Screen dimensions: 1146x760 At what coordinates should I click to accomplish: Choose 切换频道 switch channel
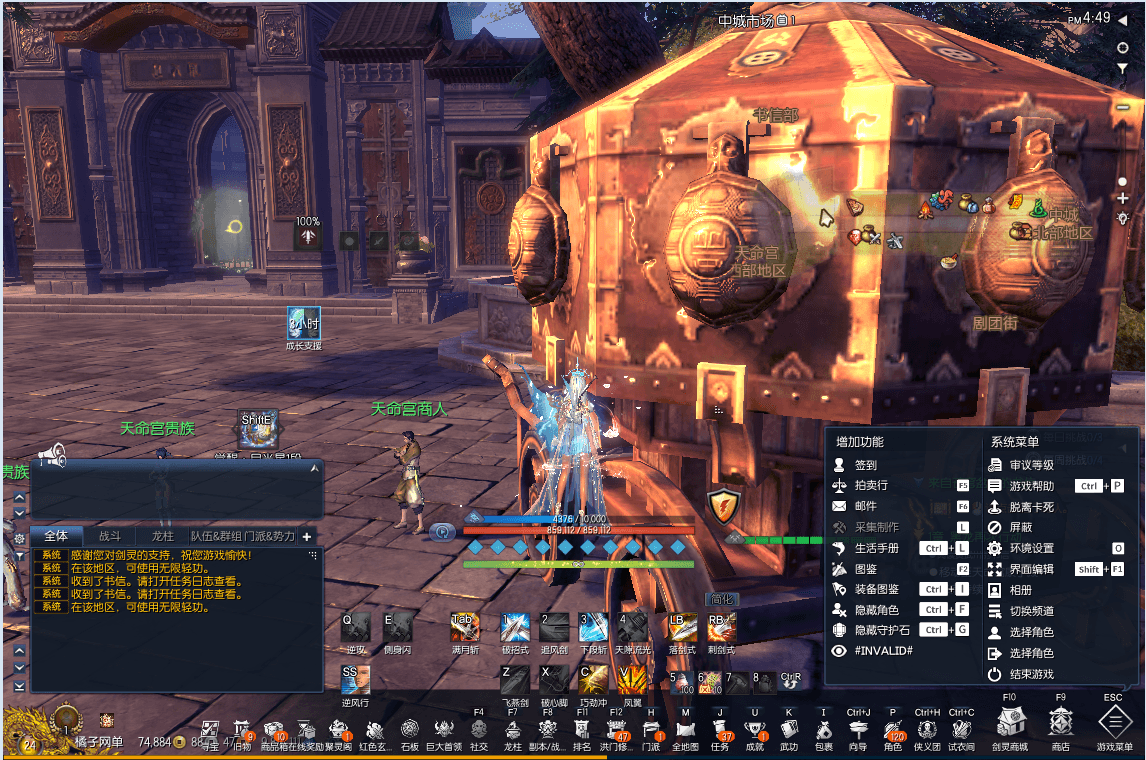[x=1031, y=611]
